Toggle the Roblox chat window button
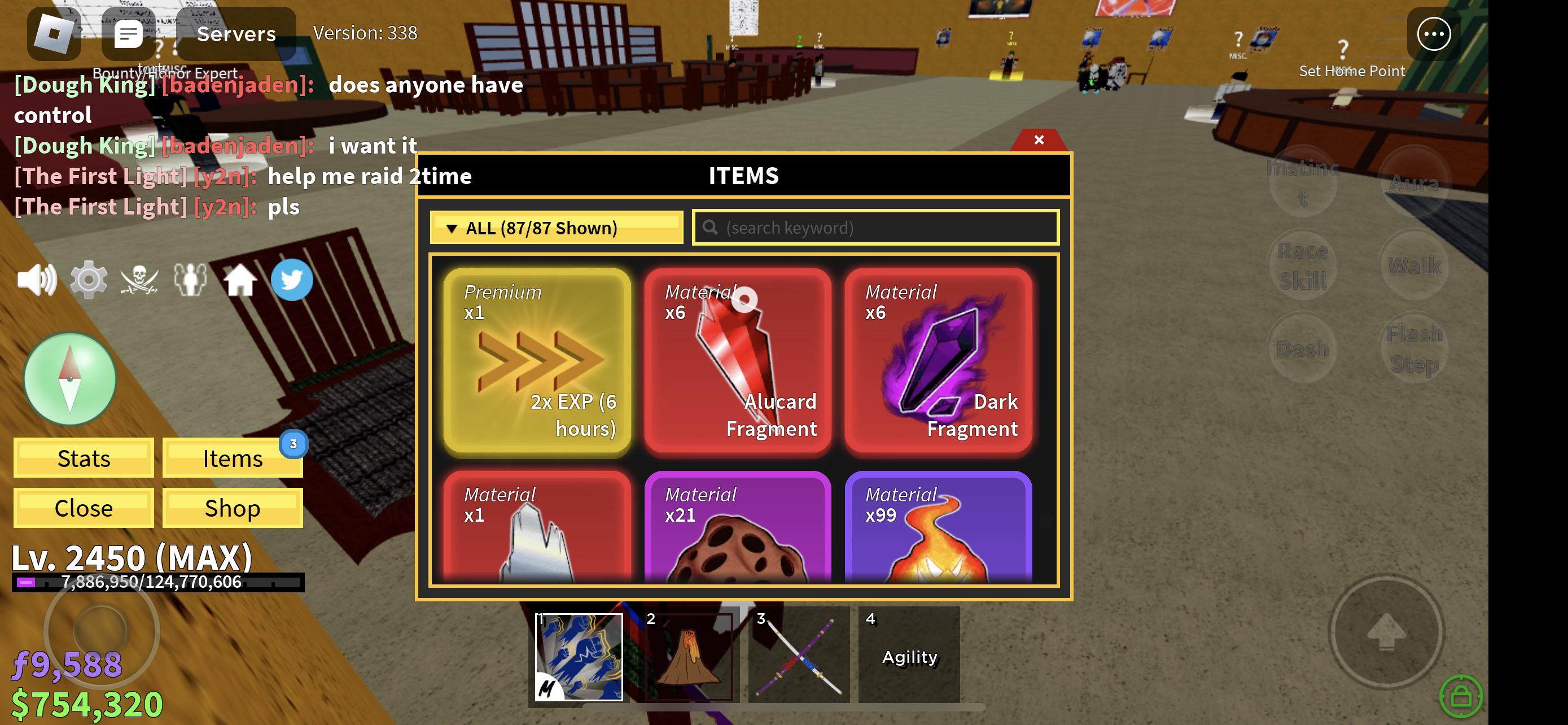The height and width of the screenshot is (725, 1568). coord(128,34)
